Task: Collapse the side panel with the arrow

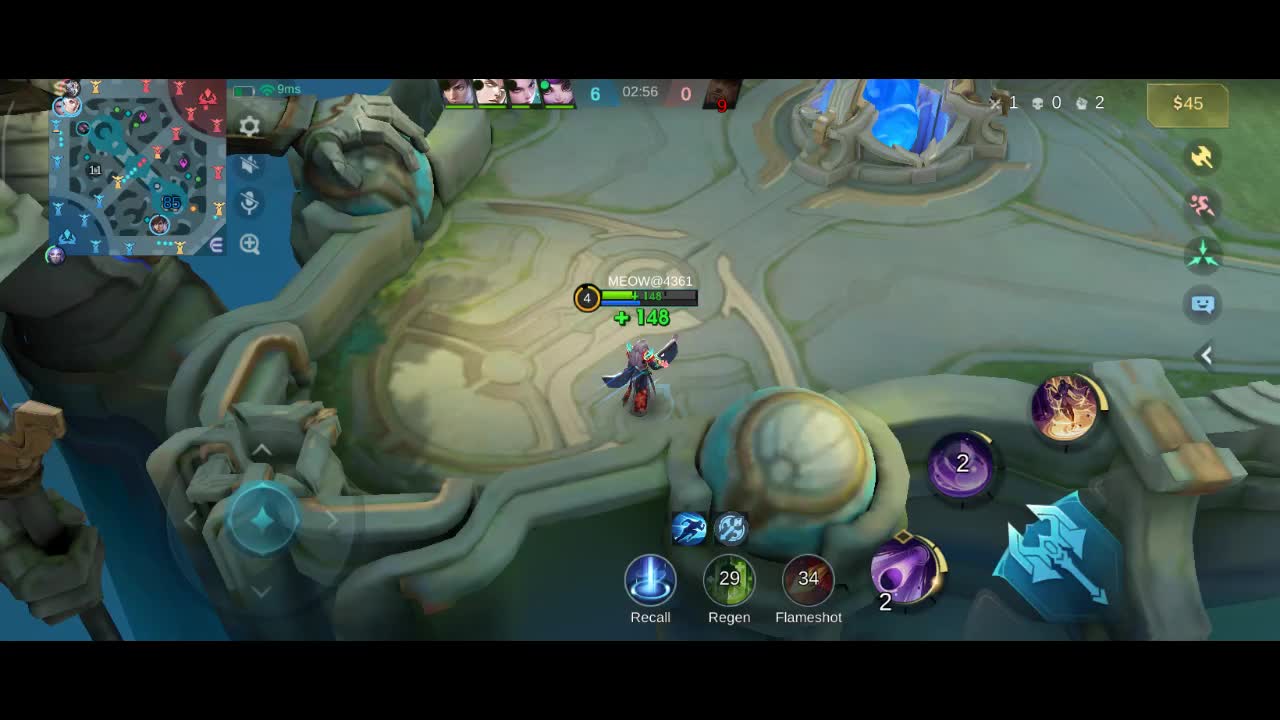Action: 1206,355
